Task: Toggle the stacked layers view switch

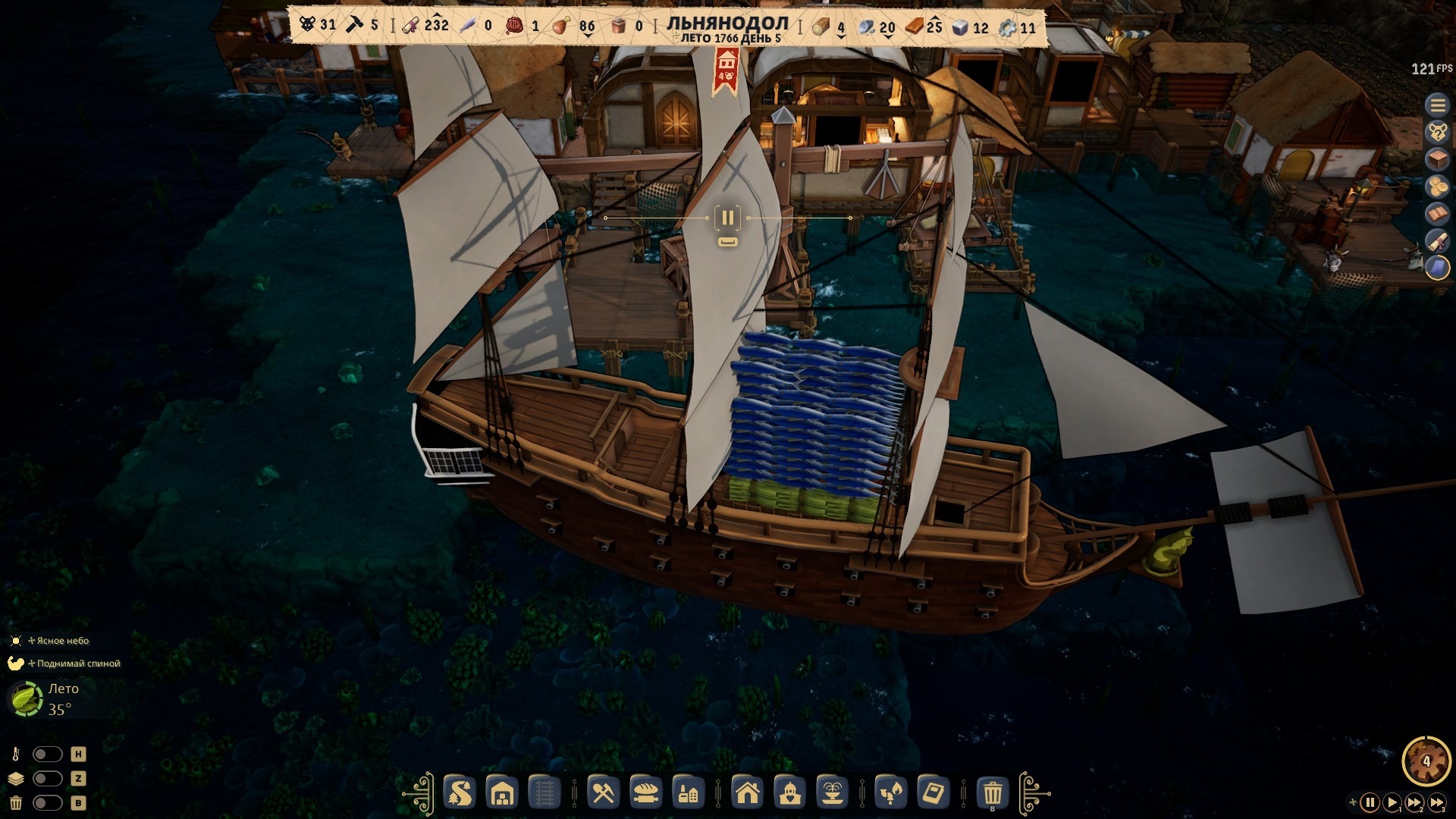Action: (47, 779)
